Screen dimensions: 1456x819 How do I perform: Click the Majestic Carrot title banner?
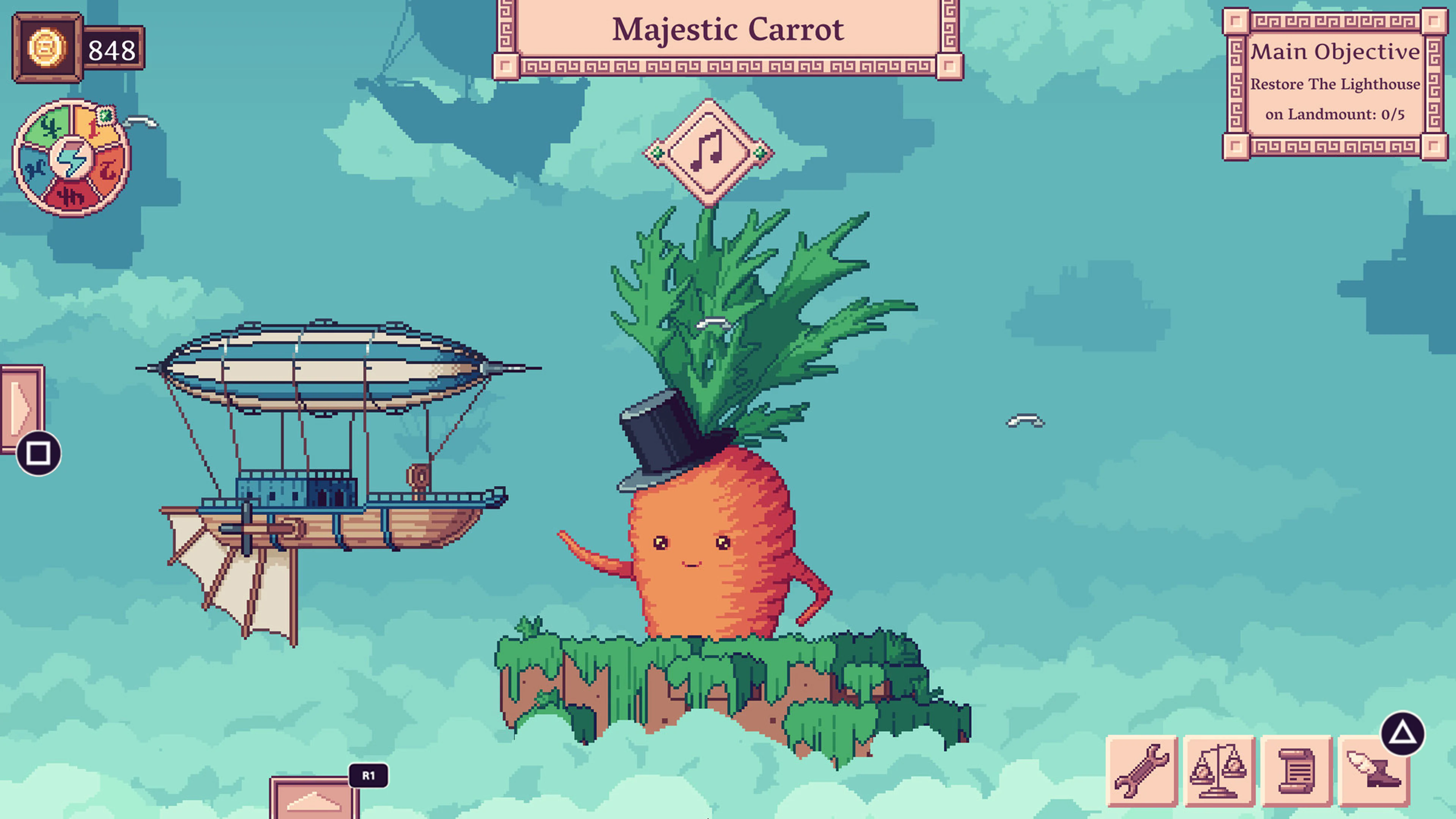(x=728, y=30)
